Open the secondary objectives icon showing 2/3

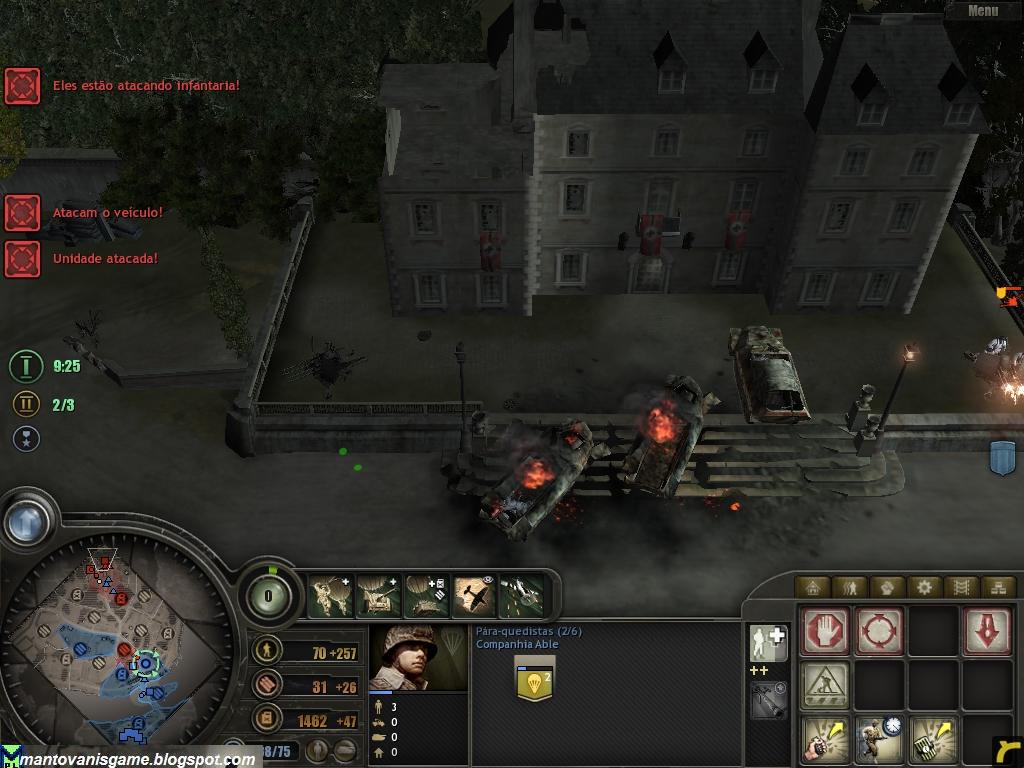(26, 405)
